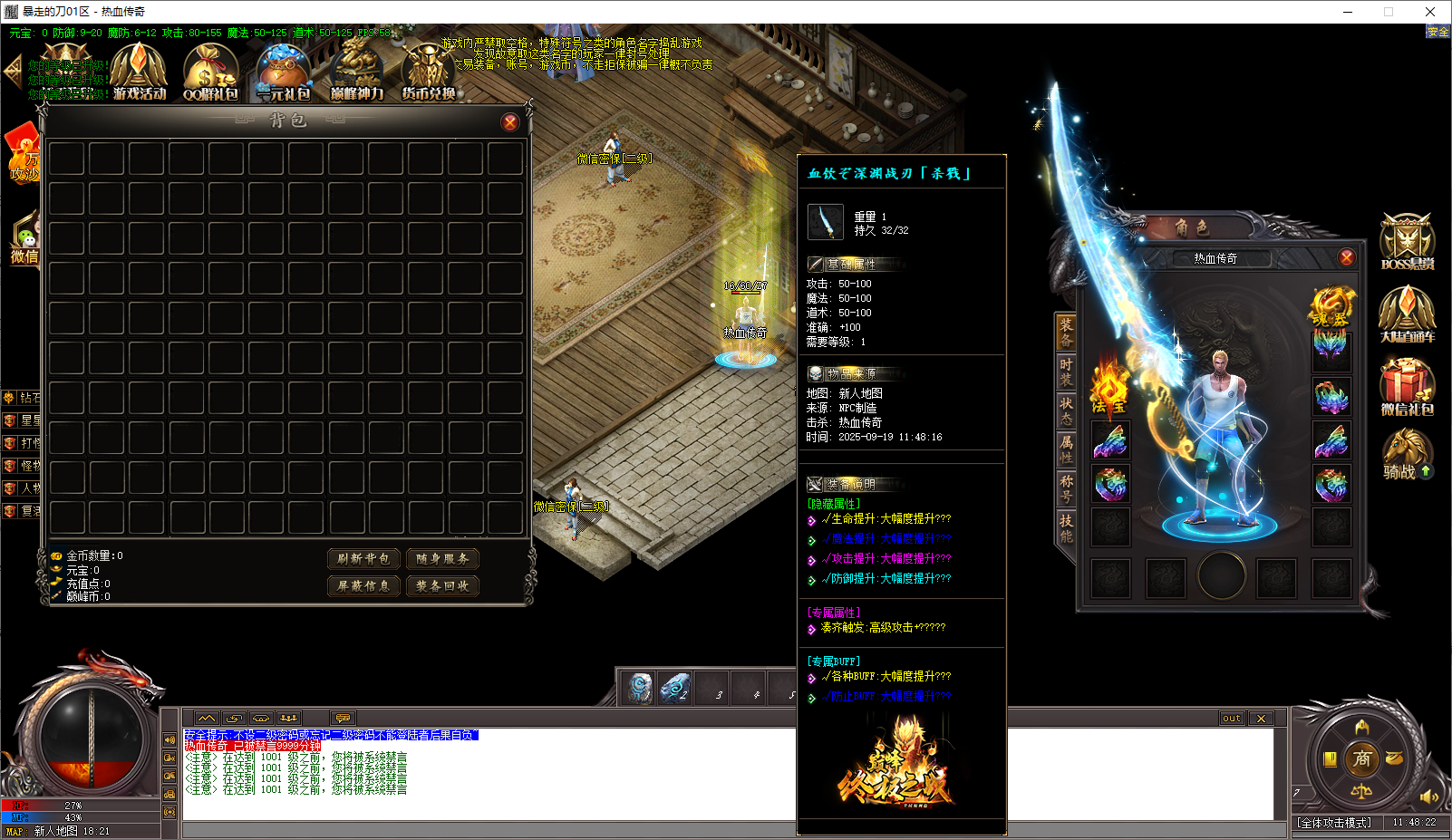Open 货币兑换 currency exchange

pos(428,72)
